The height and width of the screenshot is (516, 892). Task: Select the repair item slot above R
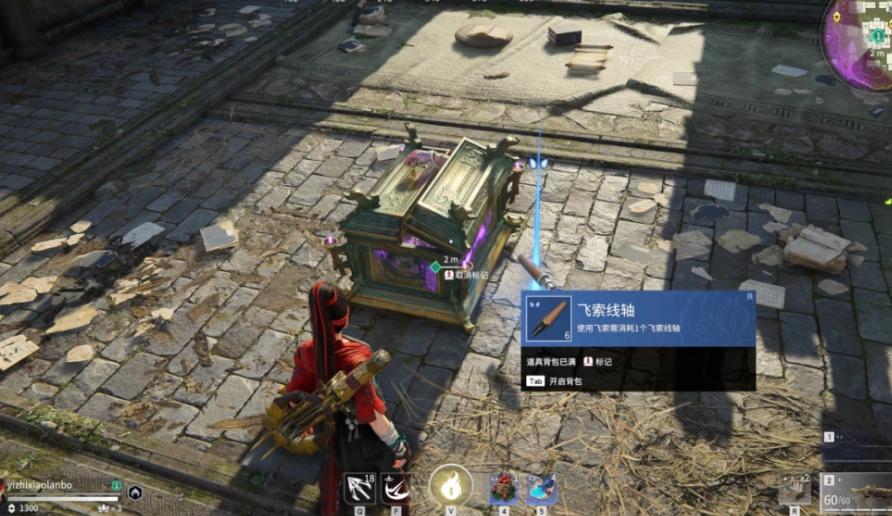(x=795, y=489)
